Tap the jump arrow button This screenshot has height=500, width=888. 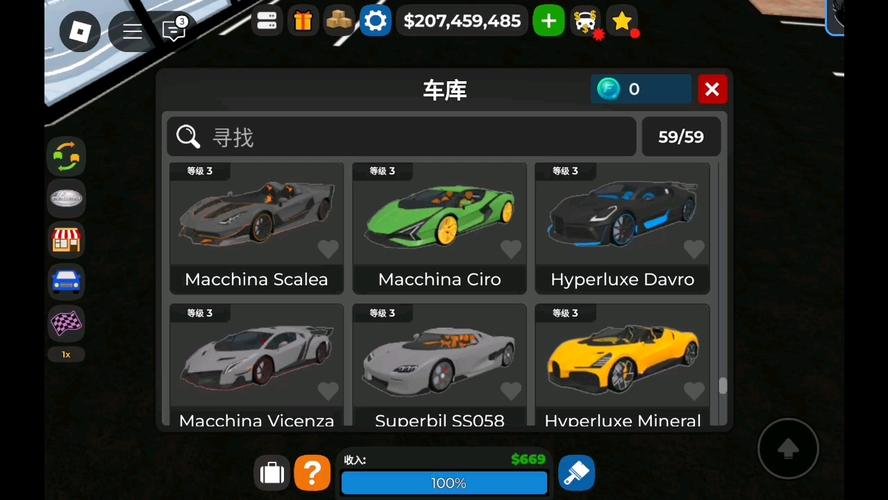(x=788, y=447)
